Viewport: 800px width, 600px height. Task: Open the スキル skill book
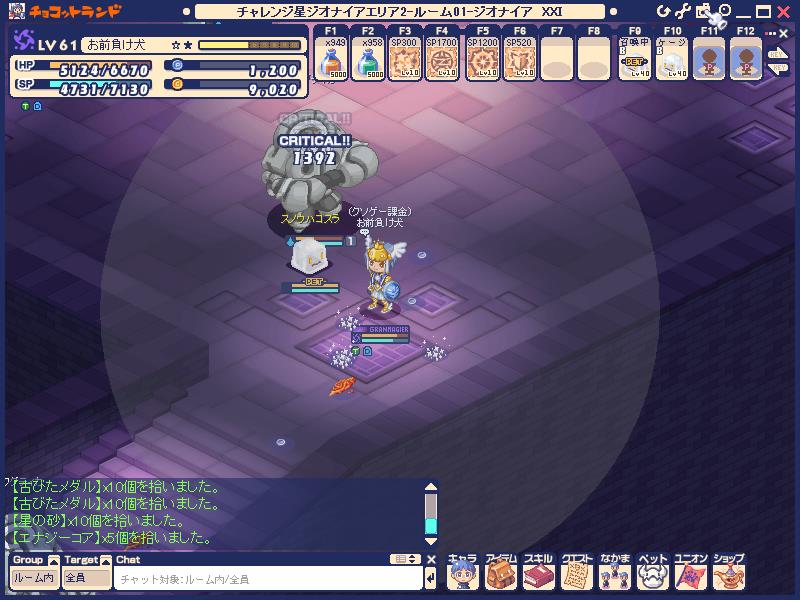point(538,573)
